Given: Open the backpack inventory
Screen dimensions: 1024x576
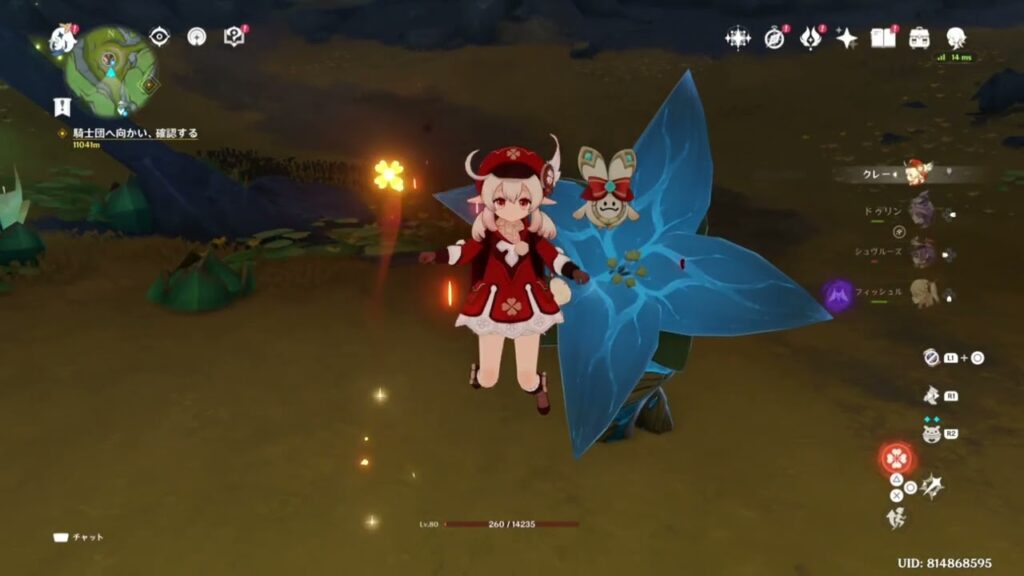Looking at the screenshot, I should (919, 38).
